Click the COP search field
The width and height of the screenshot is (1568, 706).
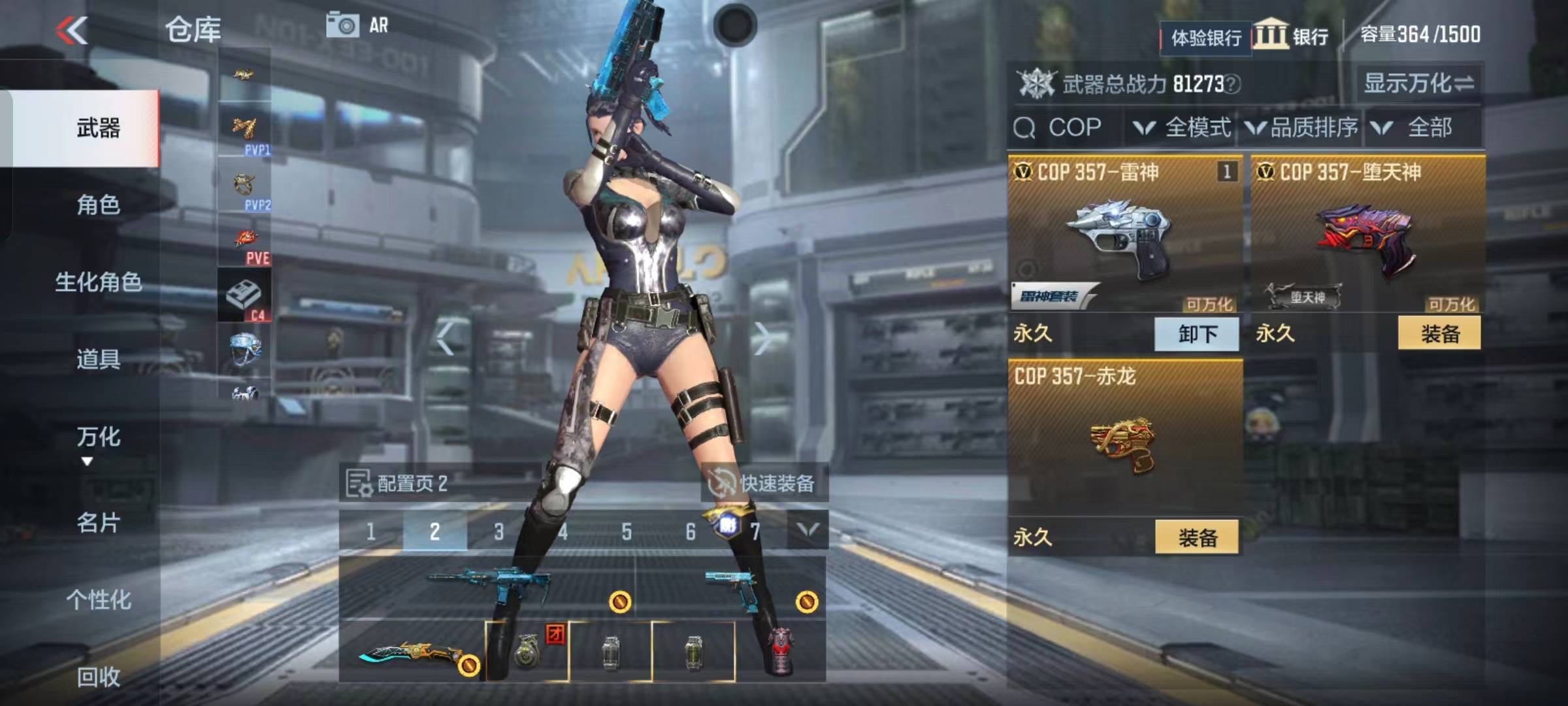point(1071,127)
